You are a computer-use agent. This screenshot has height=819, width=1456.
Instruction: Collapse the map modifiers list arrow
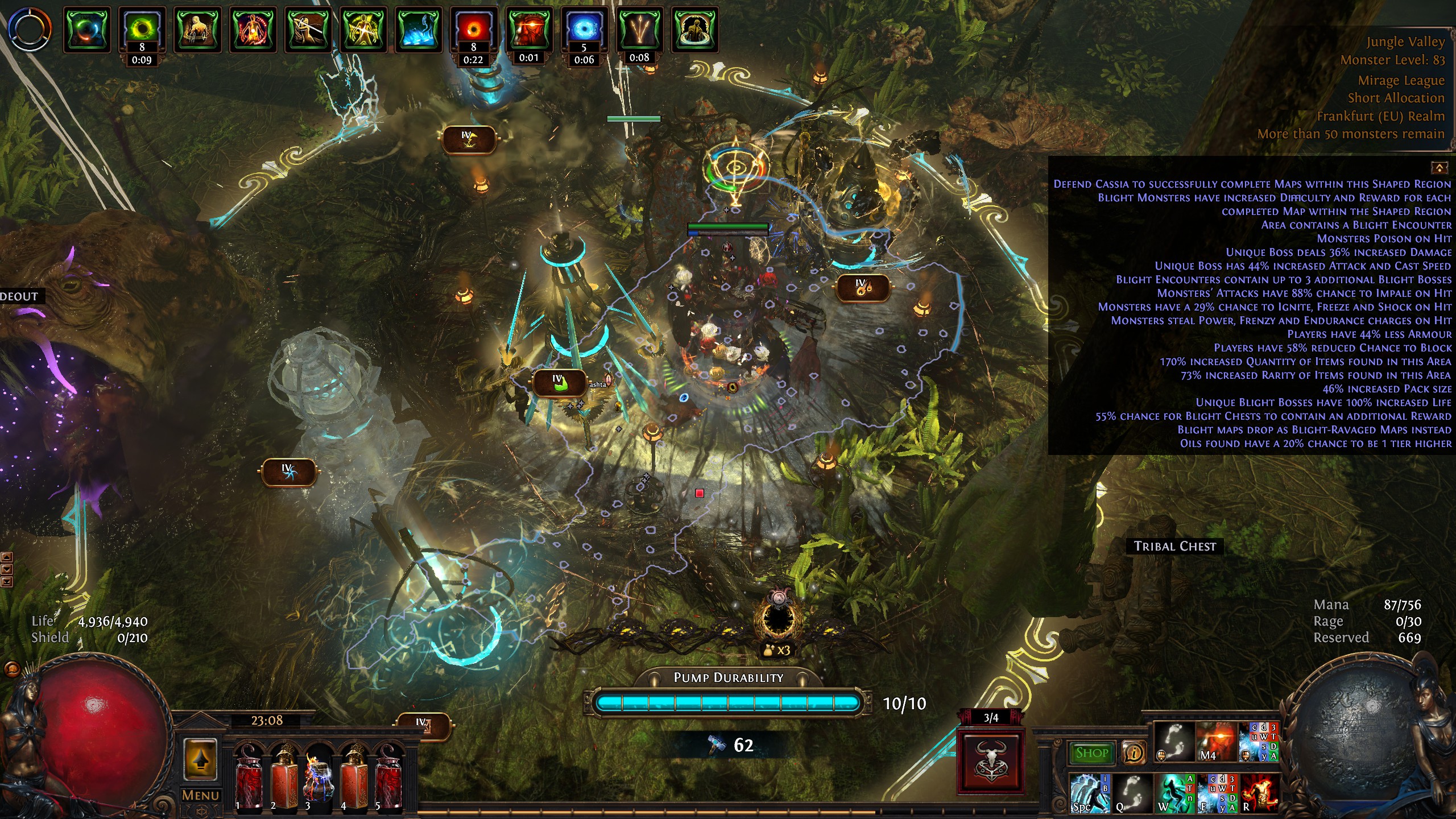click(1440, 168)
